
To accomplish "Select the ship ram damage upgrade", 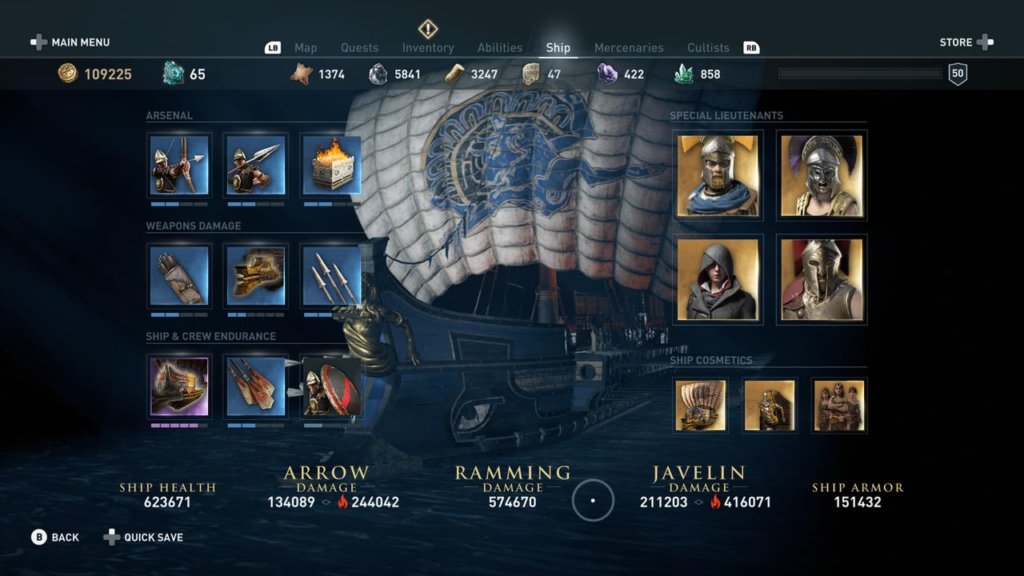I will pyautogui.click(x=256, y=275).
